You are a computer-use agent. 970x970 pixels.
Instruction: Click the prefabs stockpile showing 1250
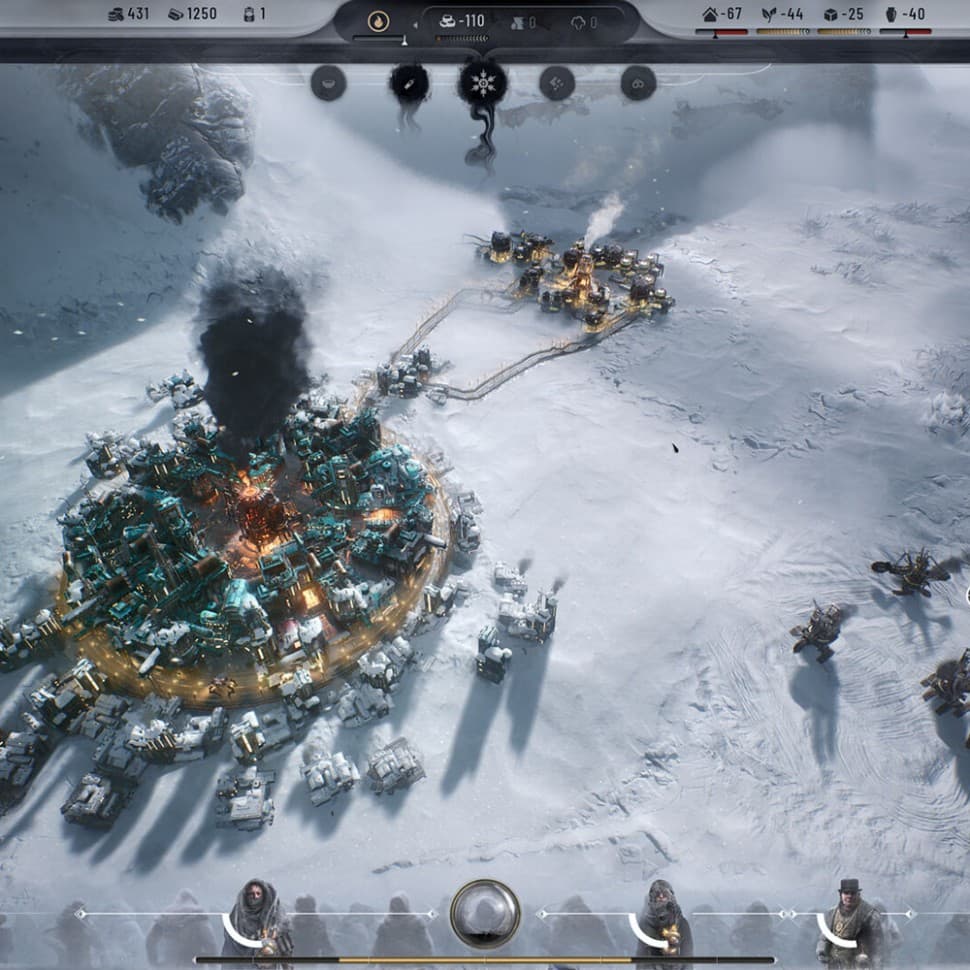192,15
